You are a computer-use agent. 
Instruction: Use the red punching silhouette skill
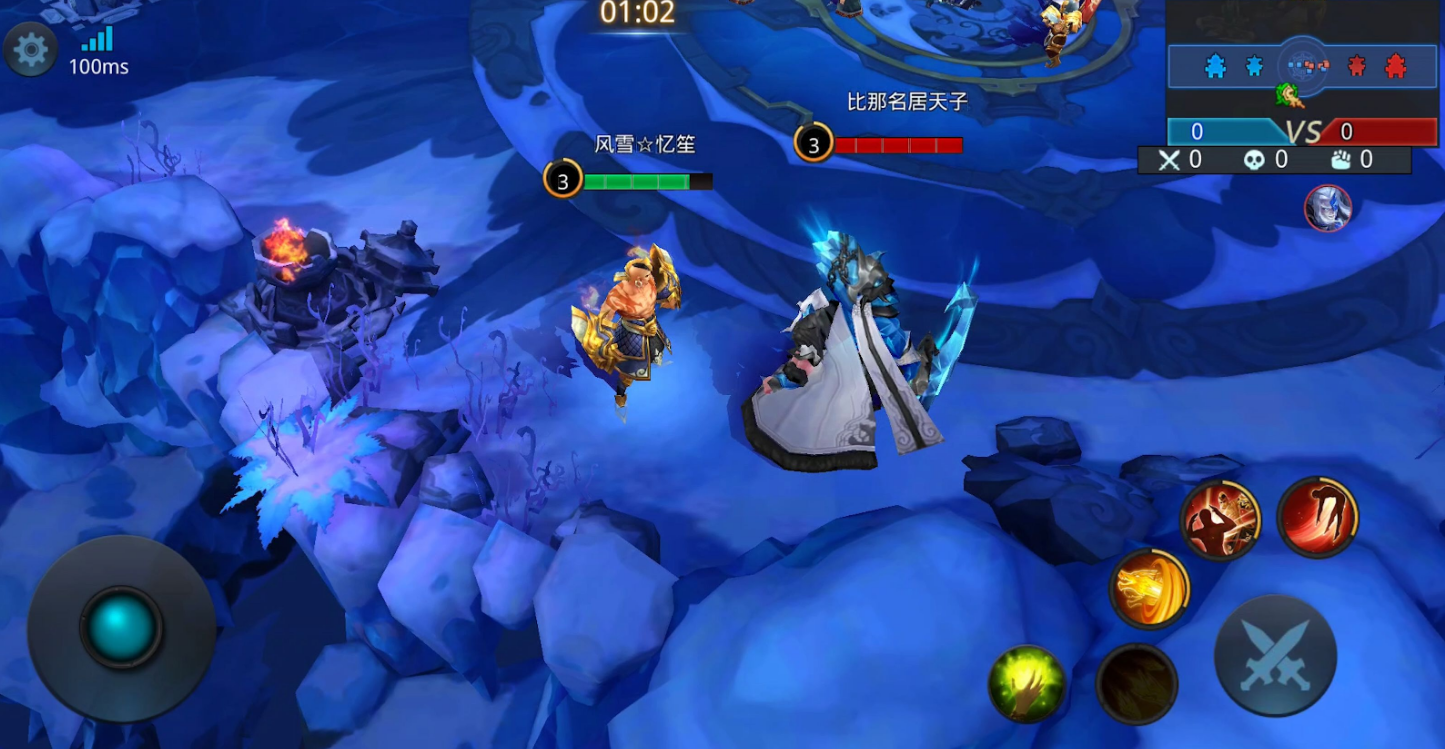click(x=1220, y=520)
